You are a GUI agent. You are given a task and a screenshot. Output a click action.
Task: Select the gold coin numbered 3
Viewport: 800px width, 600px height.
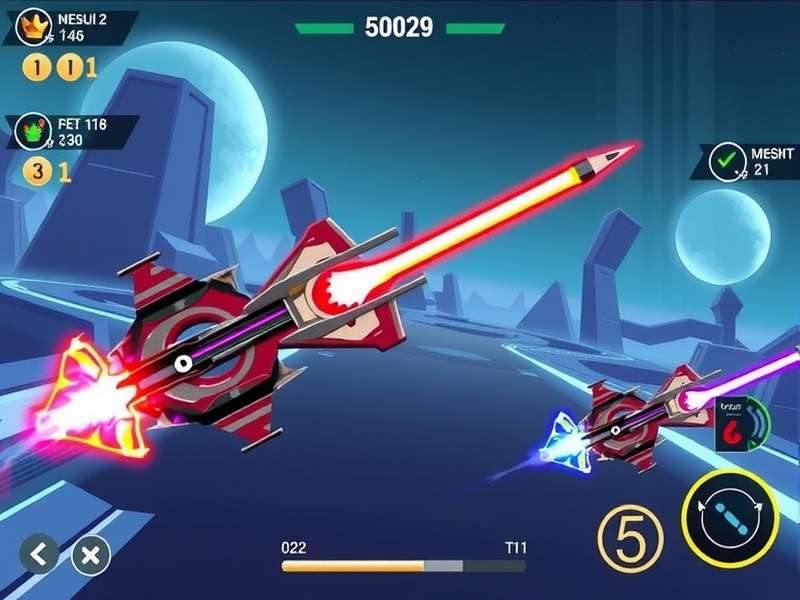(36, 171)
